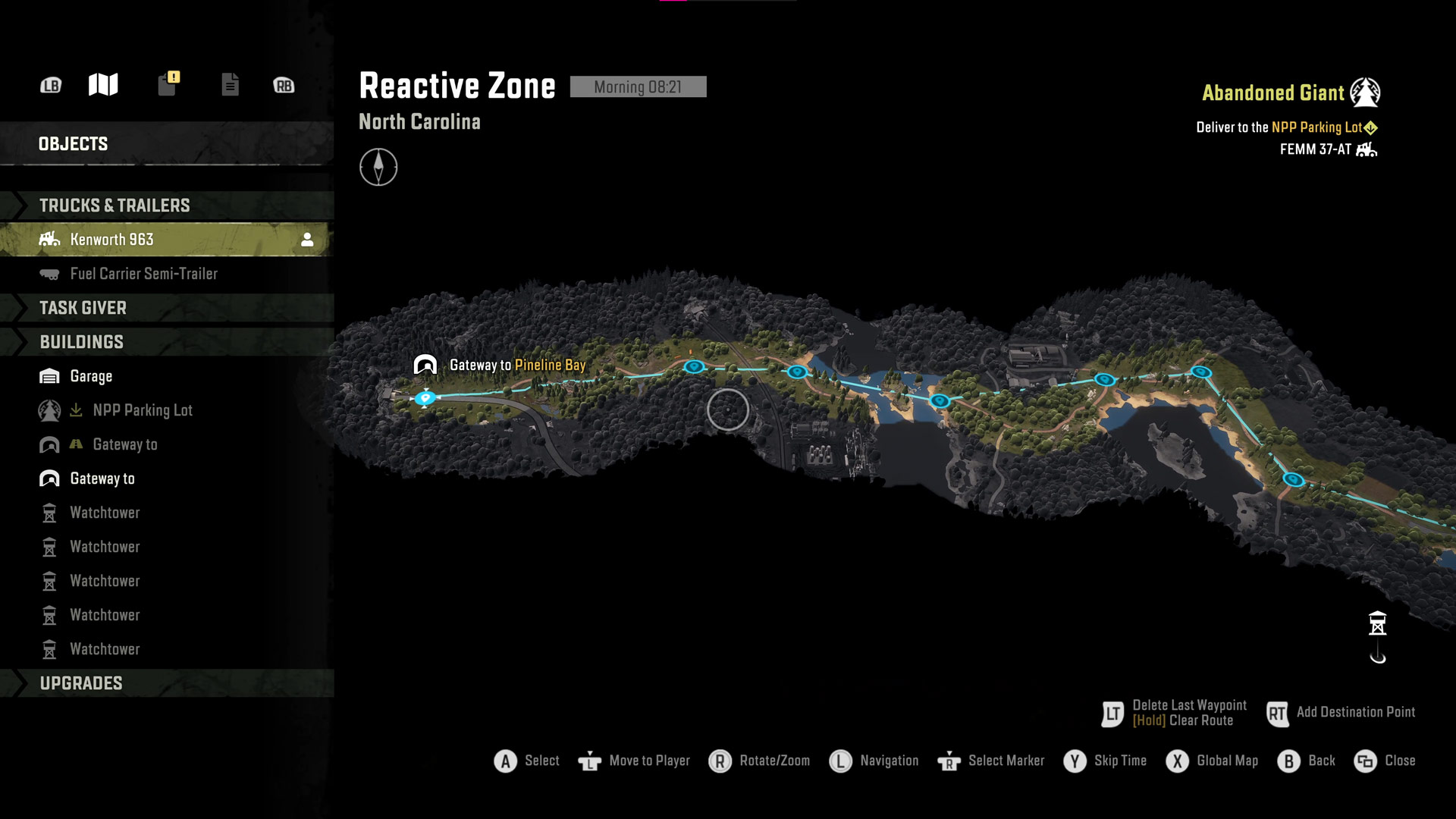Click the watchtower icon on the map edge
The width and height of the screenshot is (1456, 819).
pos(1377,624)
